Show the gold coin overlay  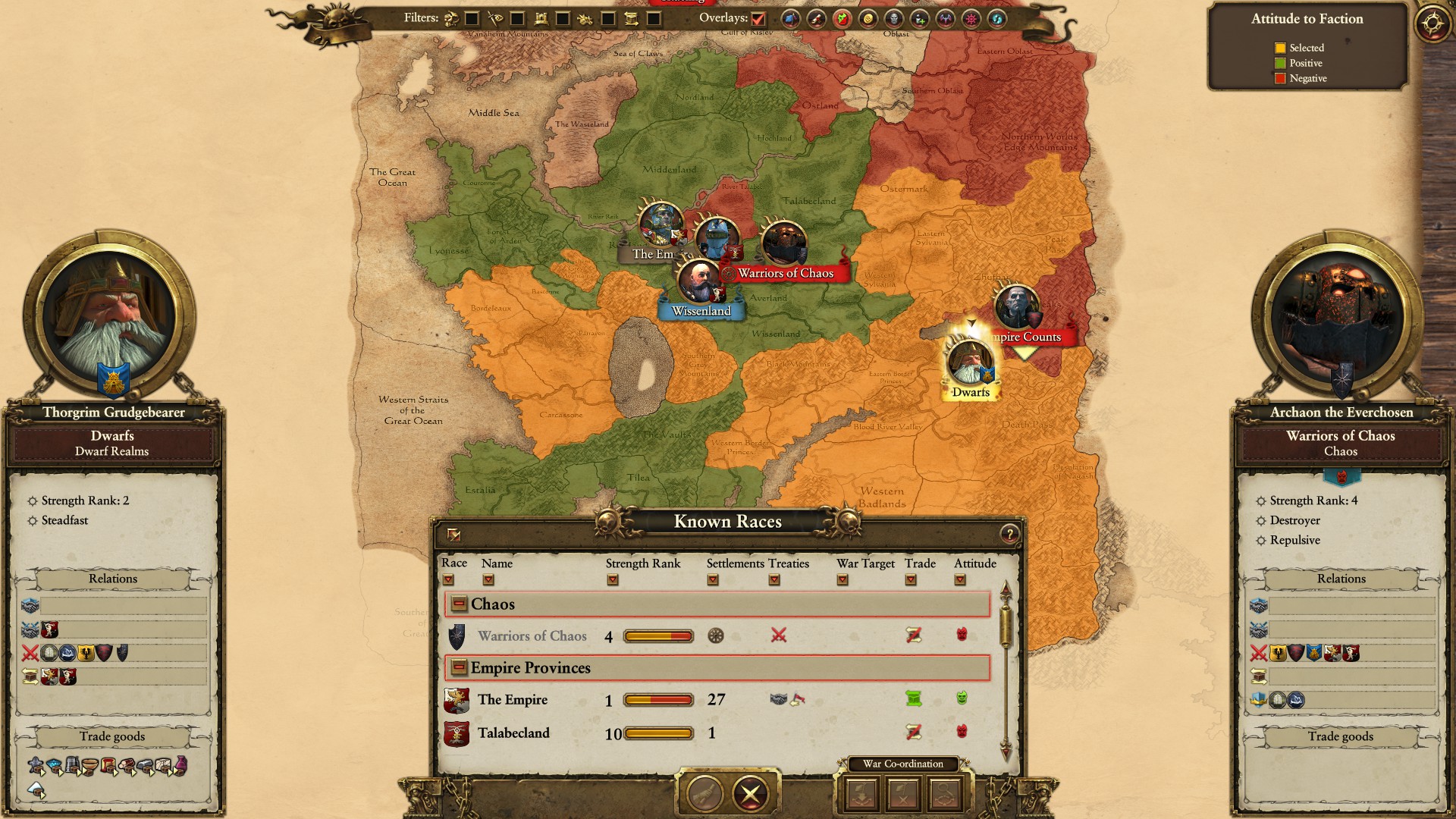[x=868, y=19]
